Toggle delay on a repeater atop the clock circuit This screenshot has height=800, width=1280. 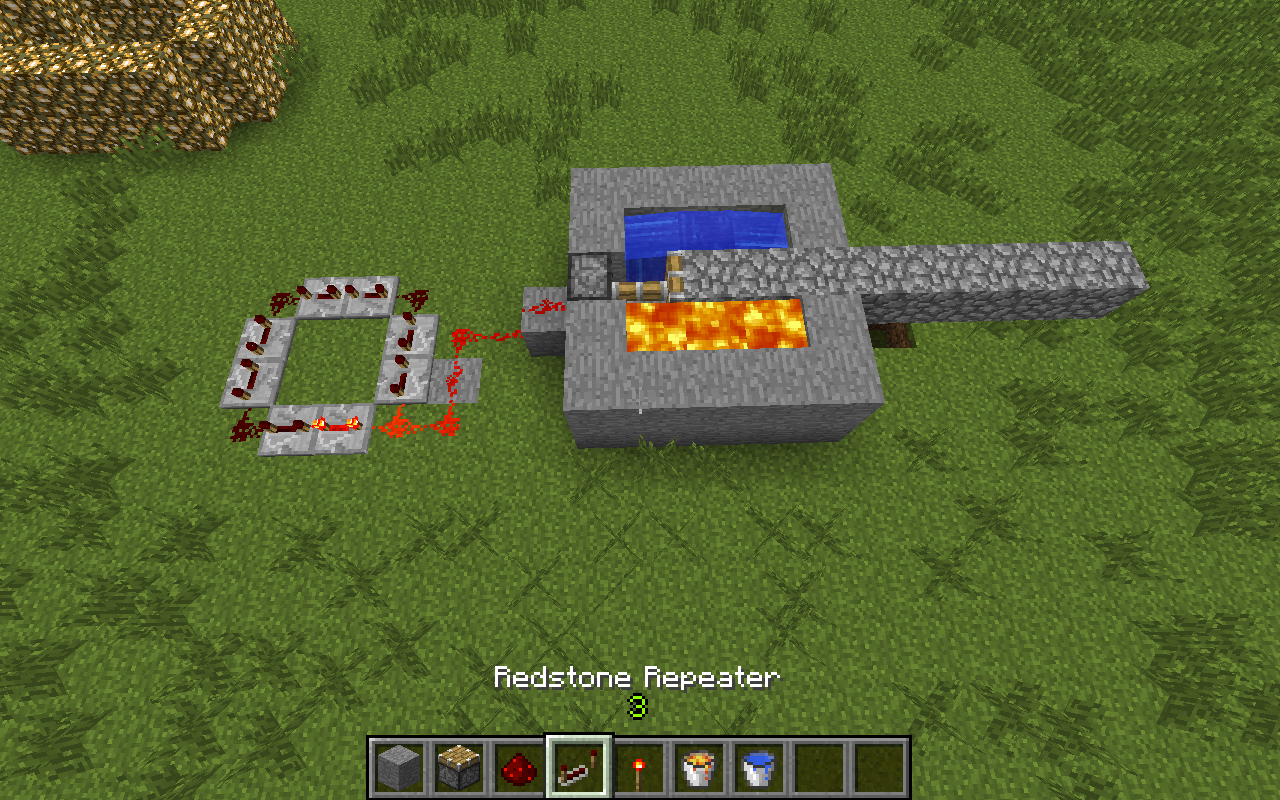click(330, 290)
